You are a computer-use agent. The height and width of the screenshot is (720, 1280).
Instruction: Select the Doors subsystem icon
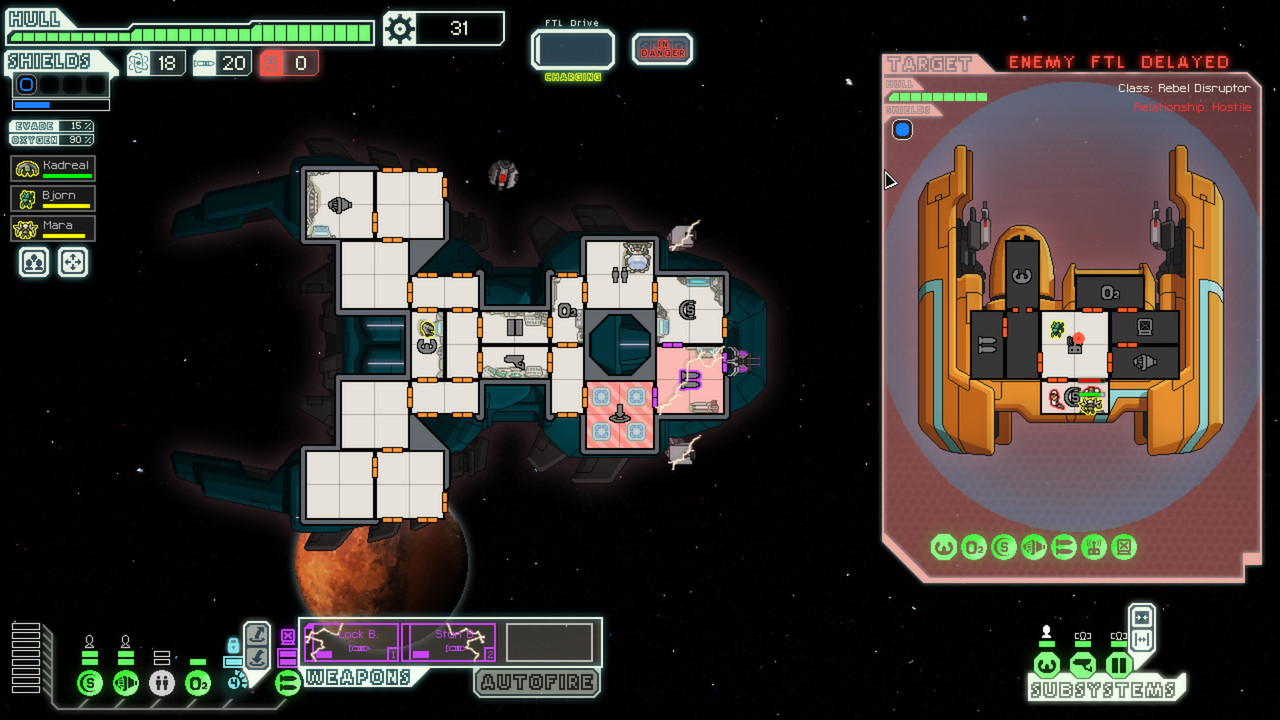pos(1118,665)
